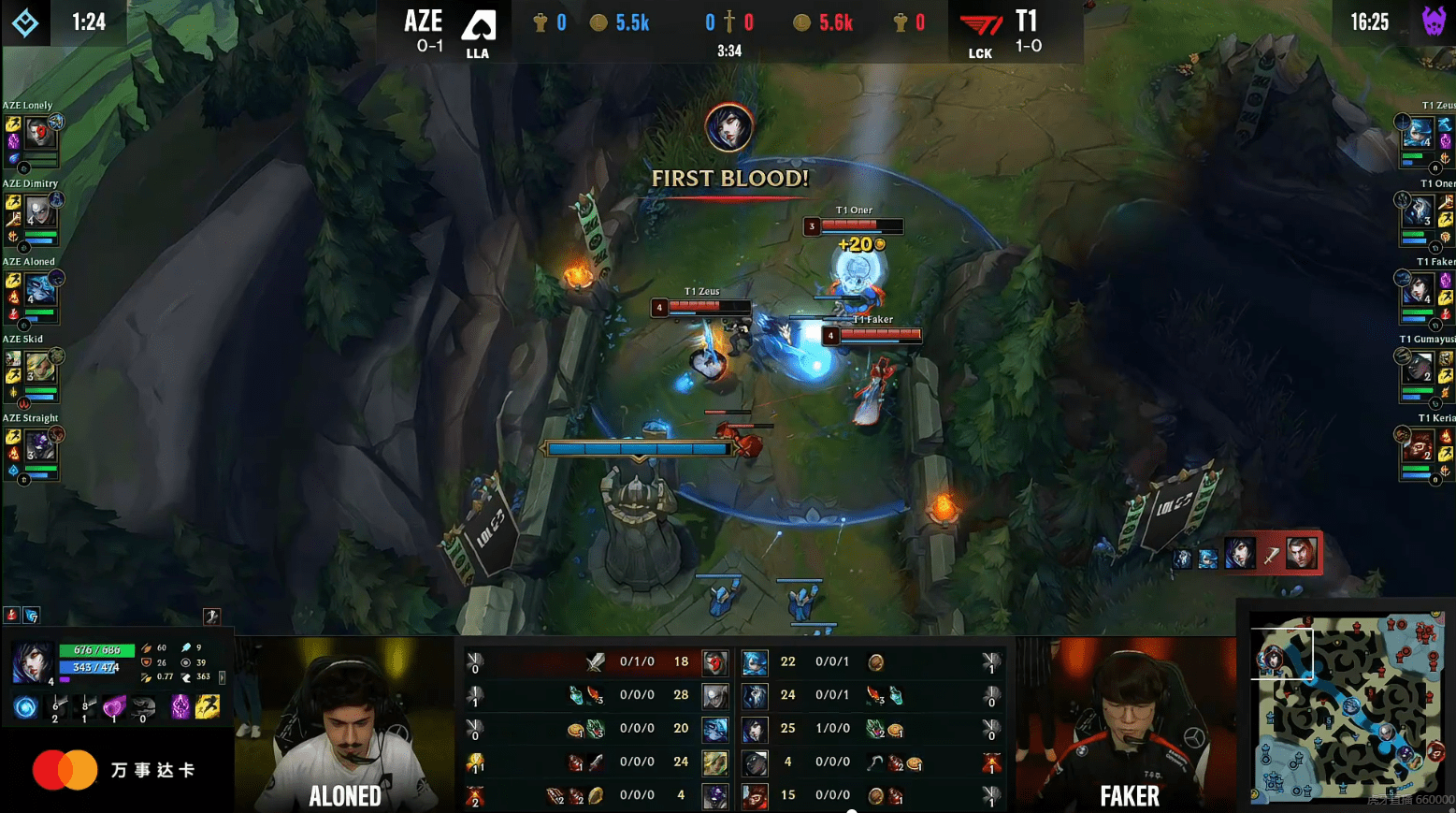
Task: Click the purple Teleport summoner spell icon
Action: coord(180,707)
